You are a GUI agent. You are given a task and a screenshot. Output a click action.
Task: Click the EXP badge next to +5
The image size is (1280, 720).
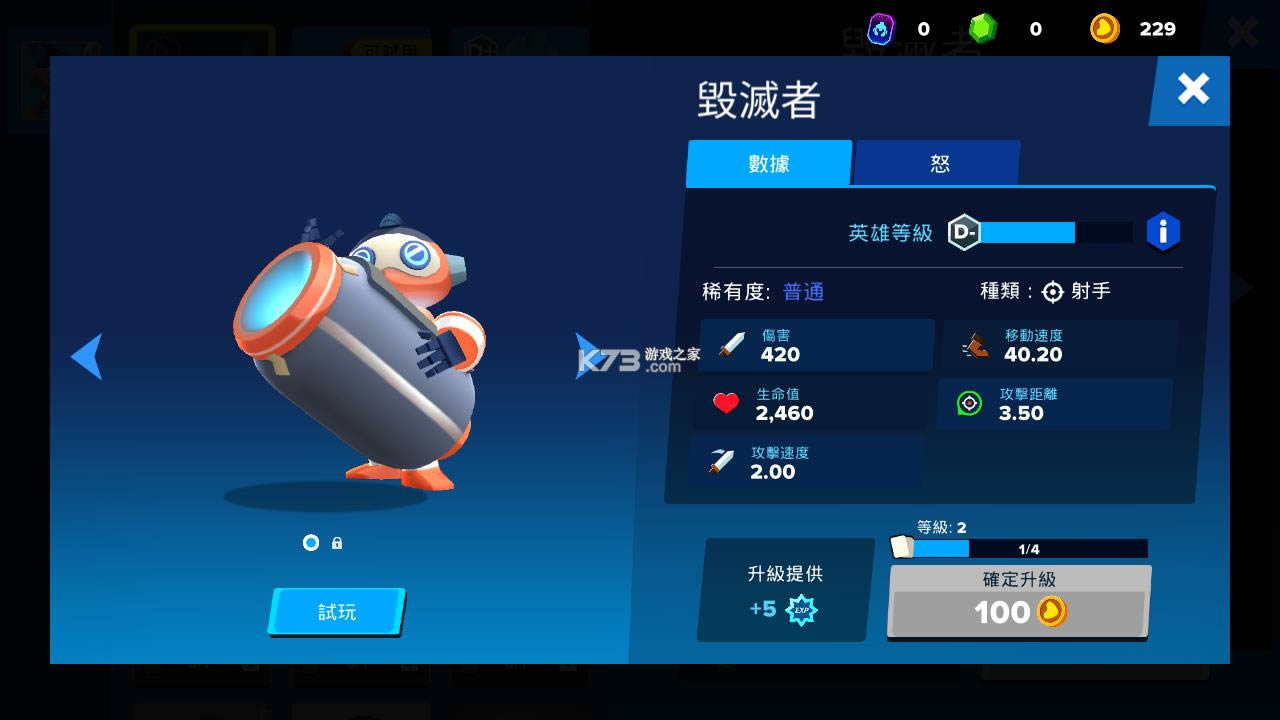point(801,611)
